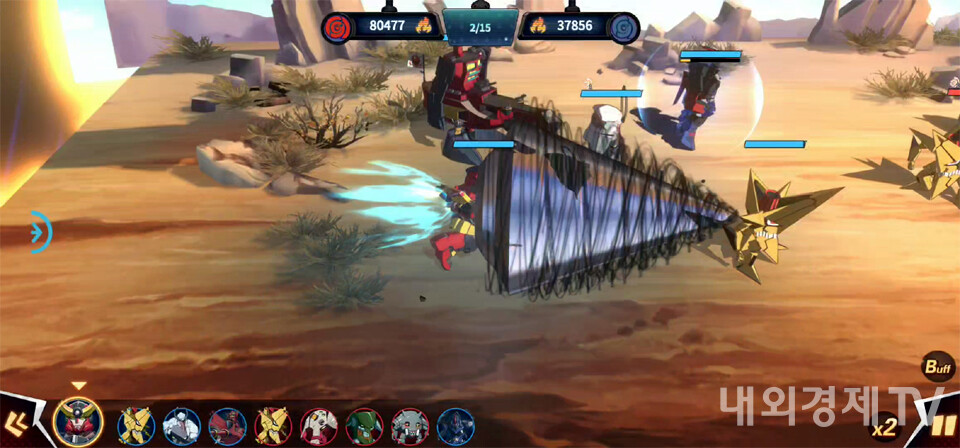Image resolution: width=960 pixels, height=448 pixels.
Task: Select the green robot portrait
Action: coord(365,426)
